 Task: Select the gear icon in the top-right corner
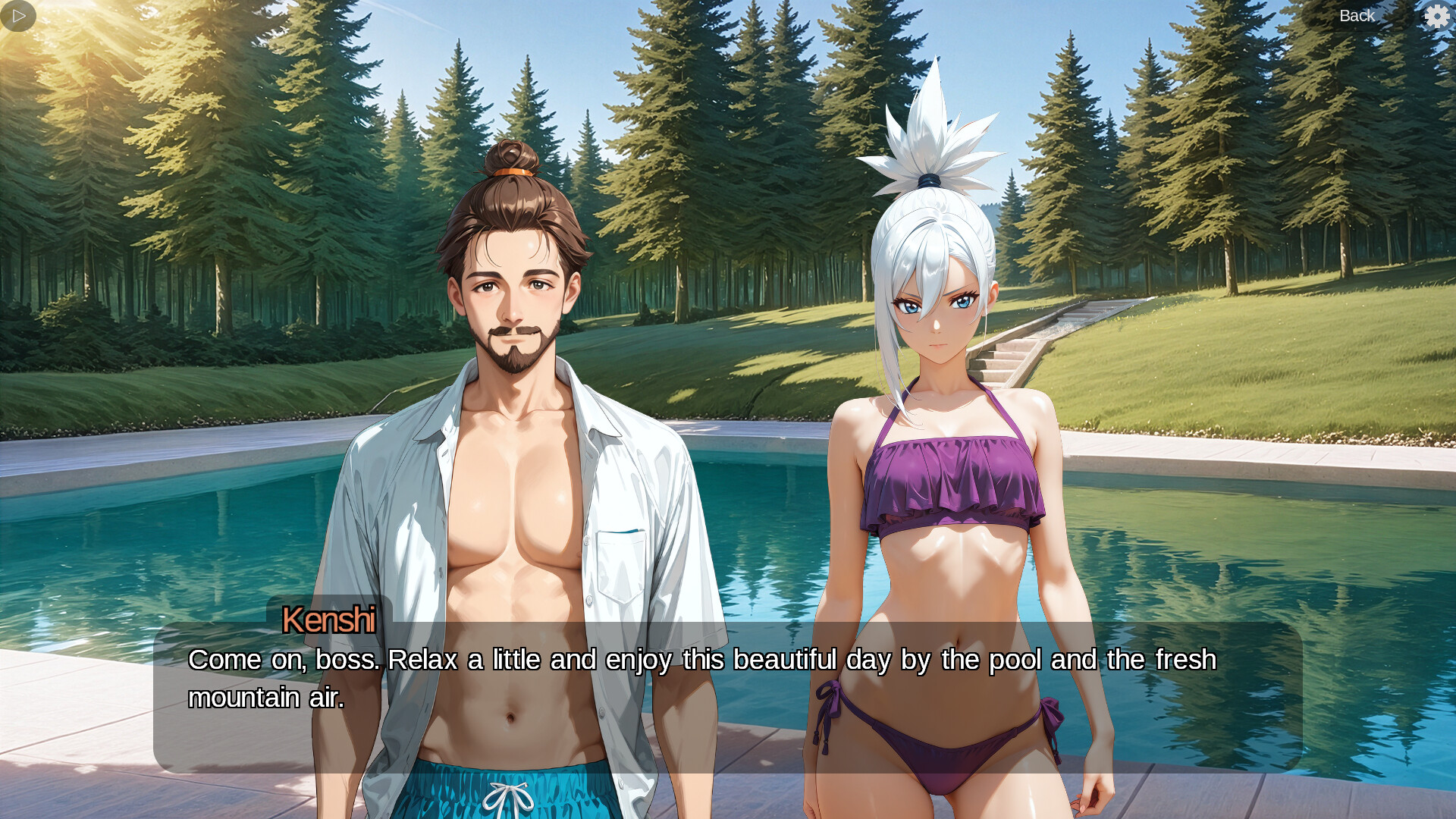pos(1438,15)
